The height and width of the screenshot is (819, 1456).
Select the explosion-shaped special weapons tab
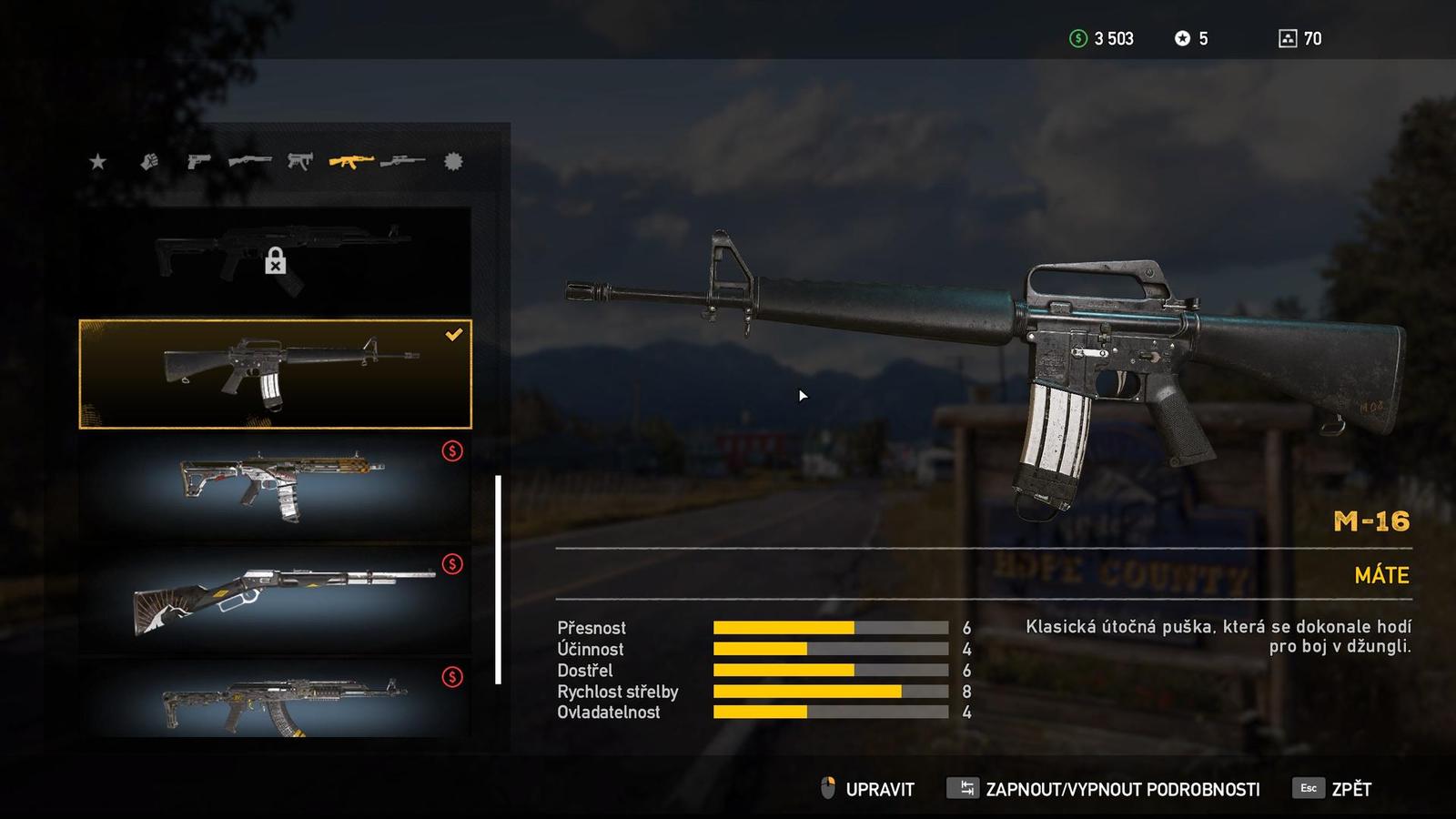(453, 162)
